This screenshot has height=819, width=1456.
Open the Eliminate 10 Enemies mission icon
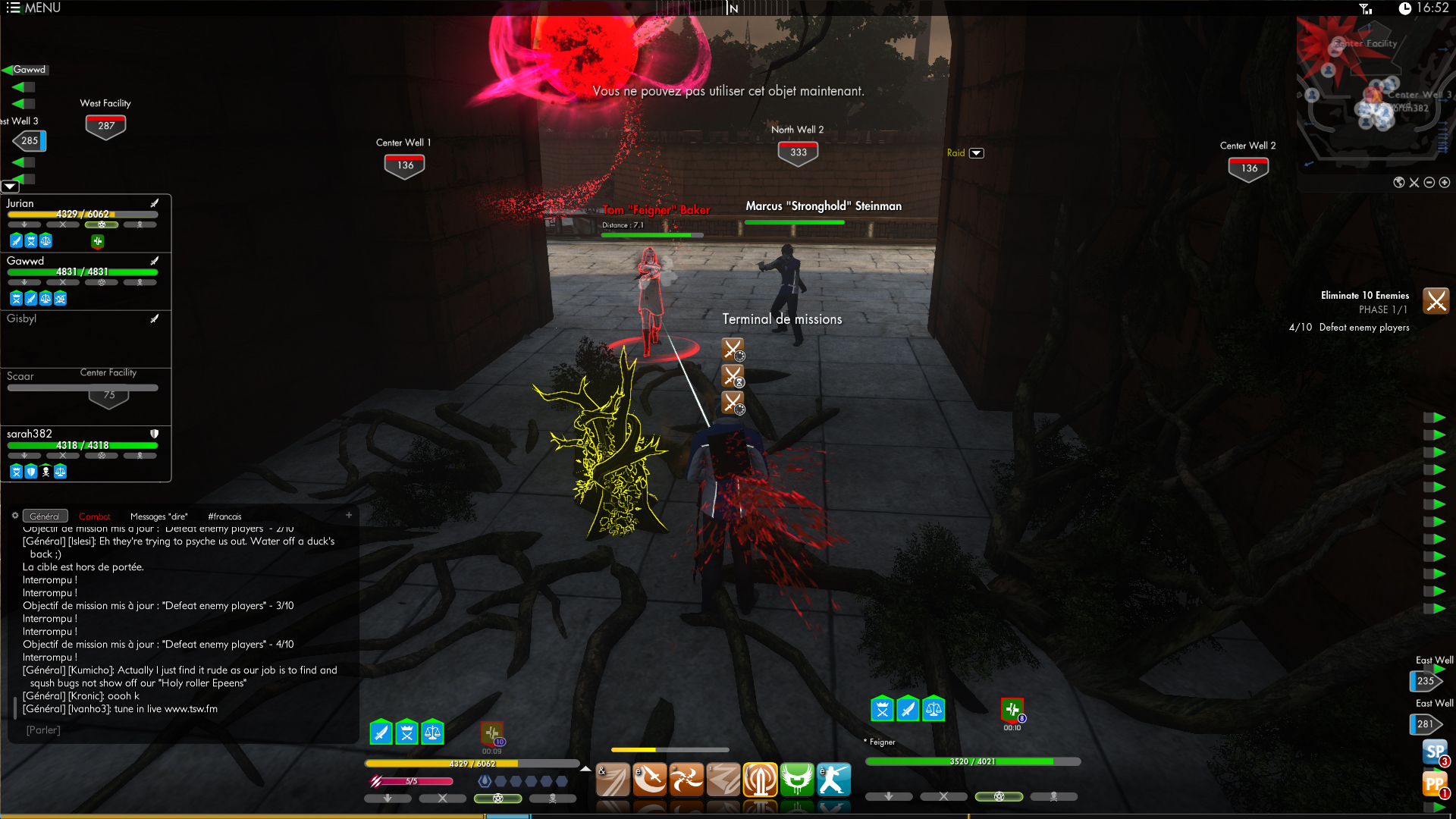[1436, 301]
